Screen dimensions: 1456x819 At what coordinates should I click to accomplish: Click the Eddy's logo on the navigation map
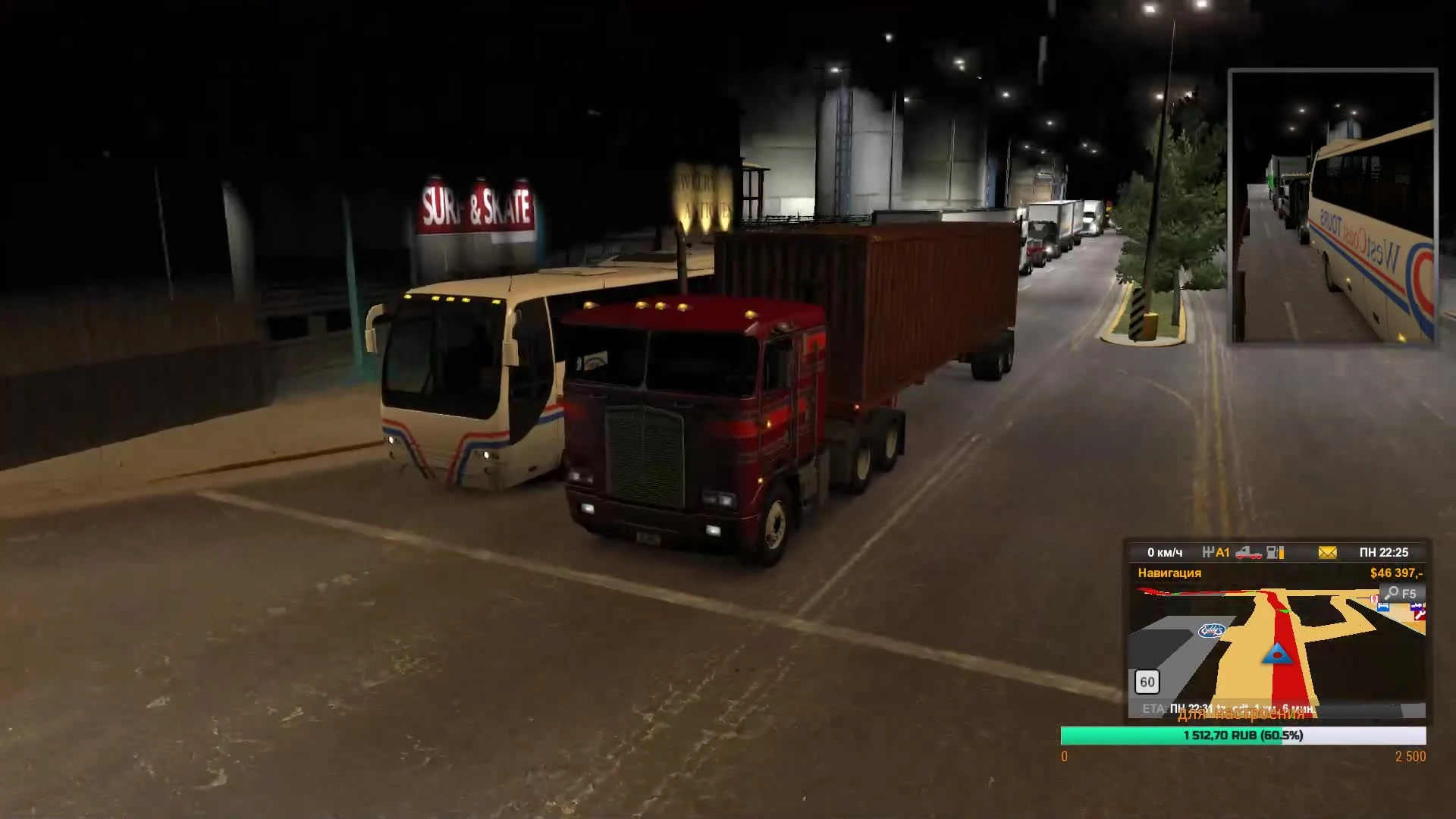click(x=1211, y=630)
